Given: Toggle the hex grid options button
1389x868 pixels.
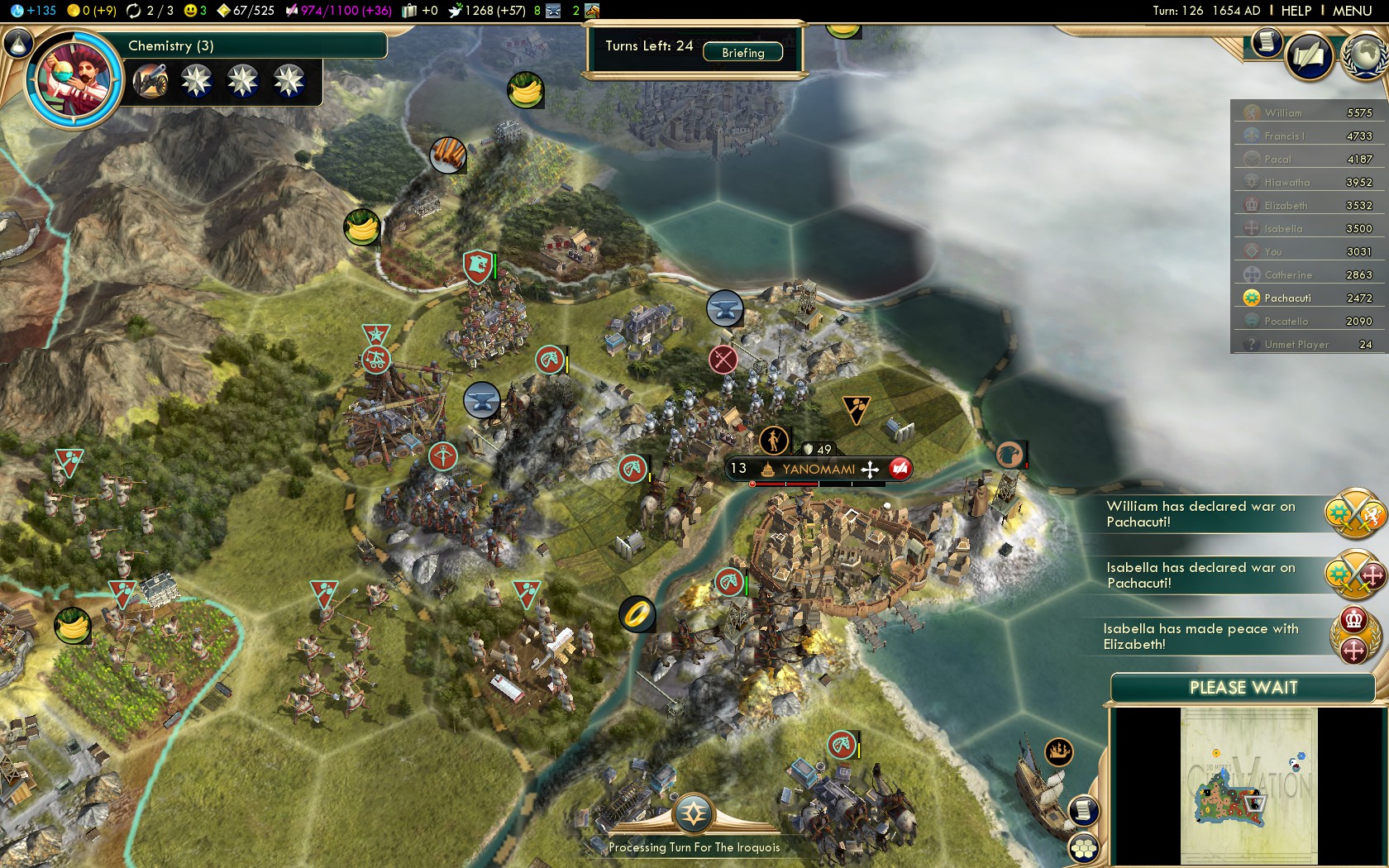Looking at the screenshot, I should (x=1083, y=848).
